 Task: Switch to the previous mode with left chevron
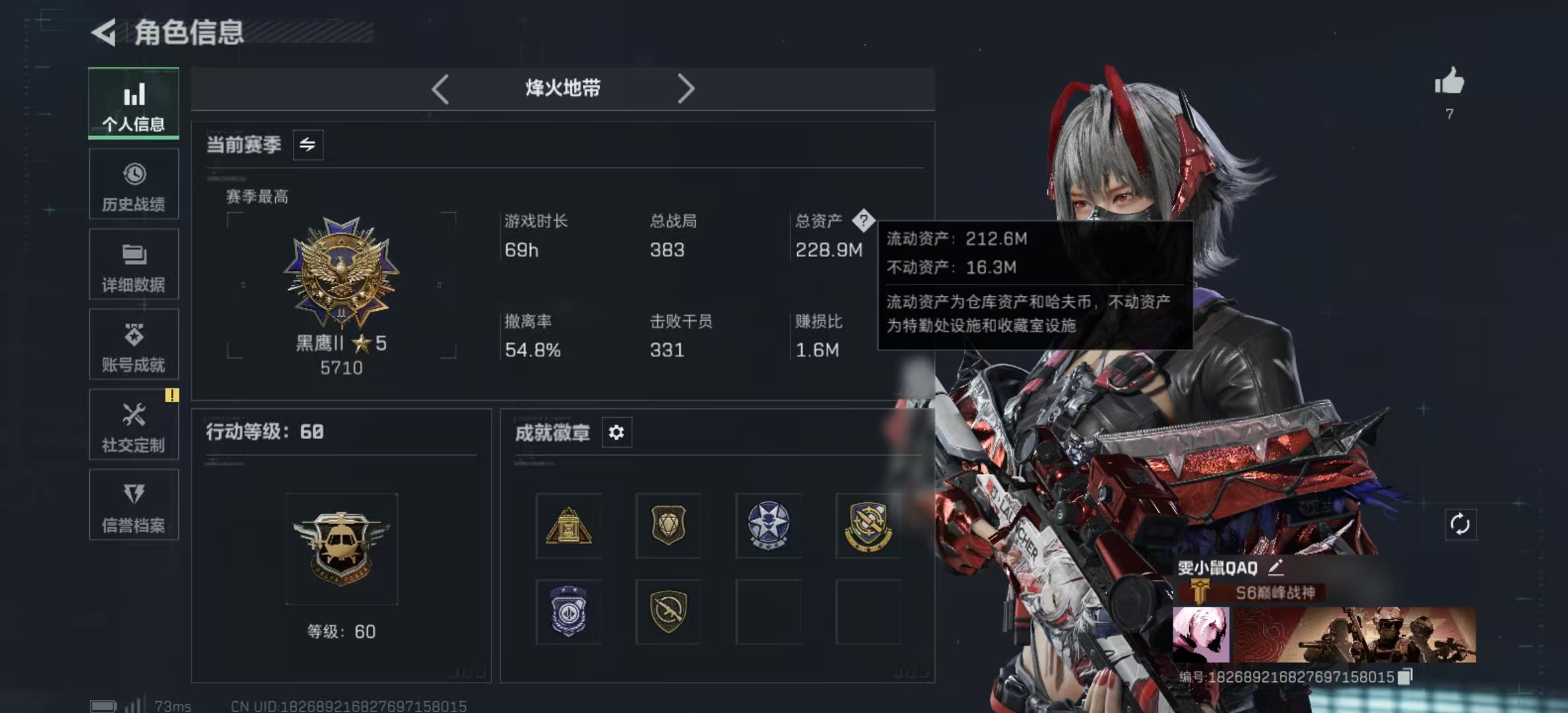pyautogui.click(x=441, y=88)
